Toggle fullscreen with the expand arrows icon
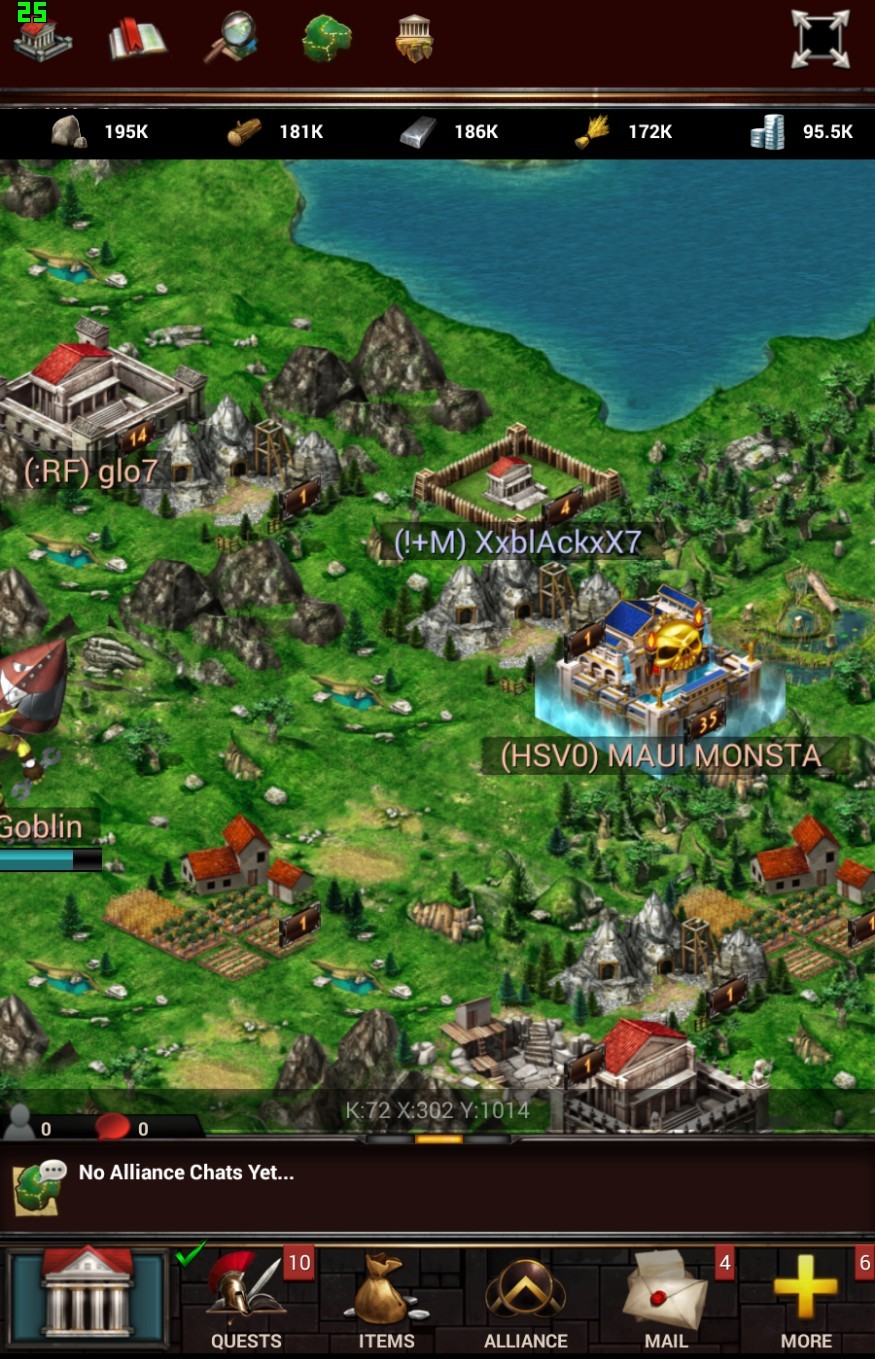The height and width of the screenshot is (1359, 875). pos(819,39)
